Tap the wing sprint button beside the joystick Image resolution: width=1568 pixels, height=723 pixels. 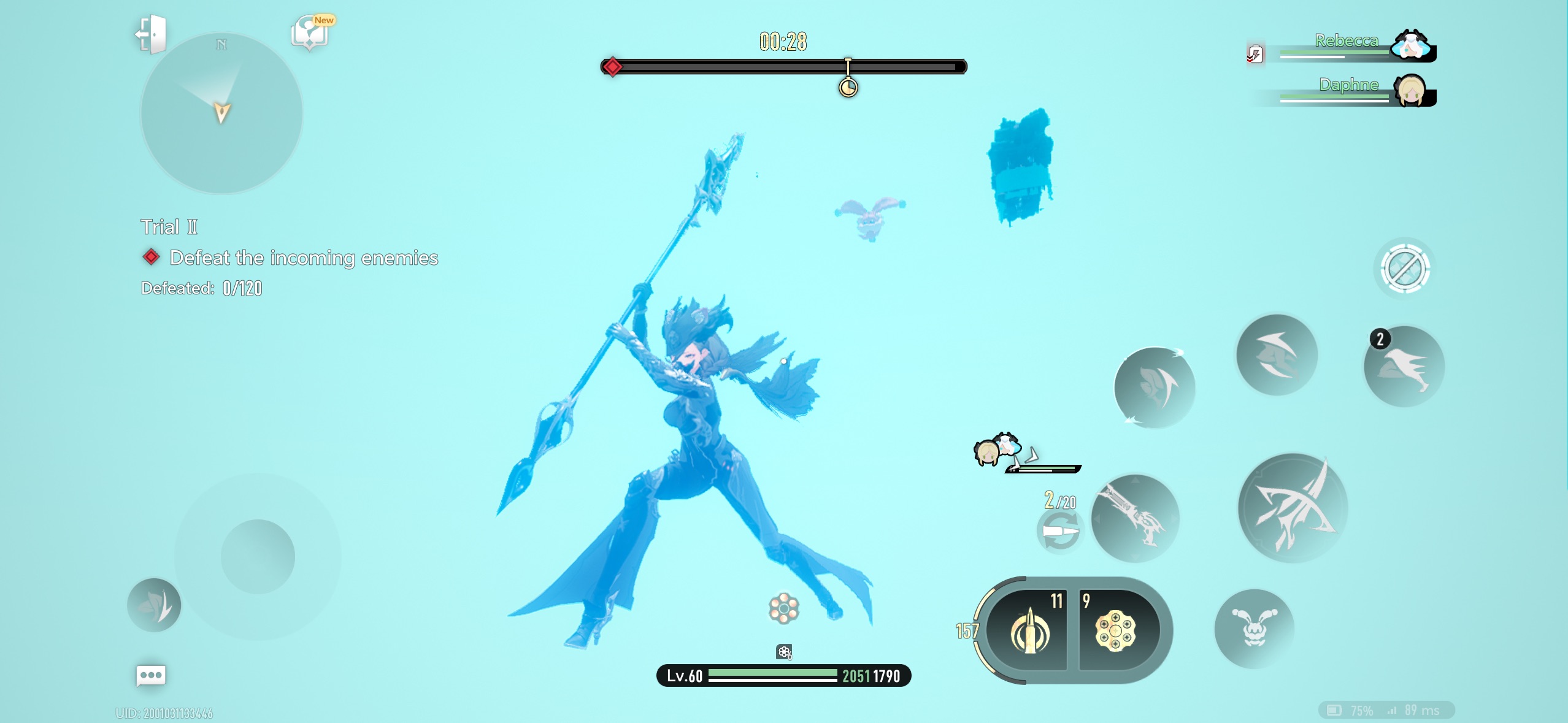click(154, 605)
